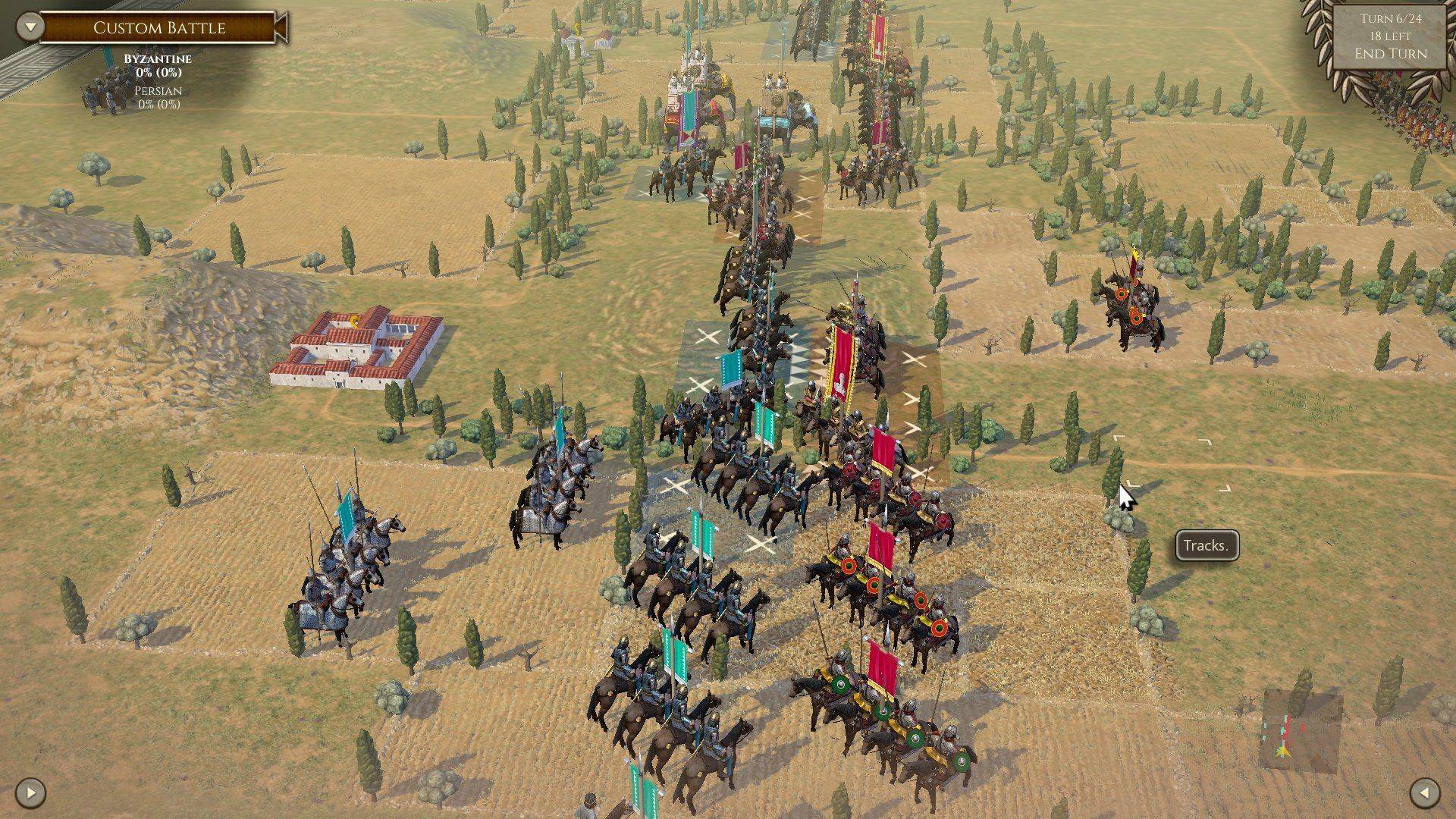1456x819 pixels.
Task: Click the round right-arrow button
Action: pos(30,793)
